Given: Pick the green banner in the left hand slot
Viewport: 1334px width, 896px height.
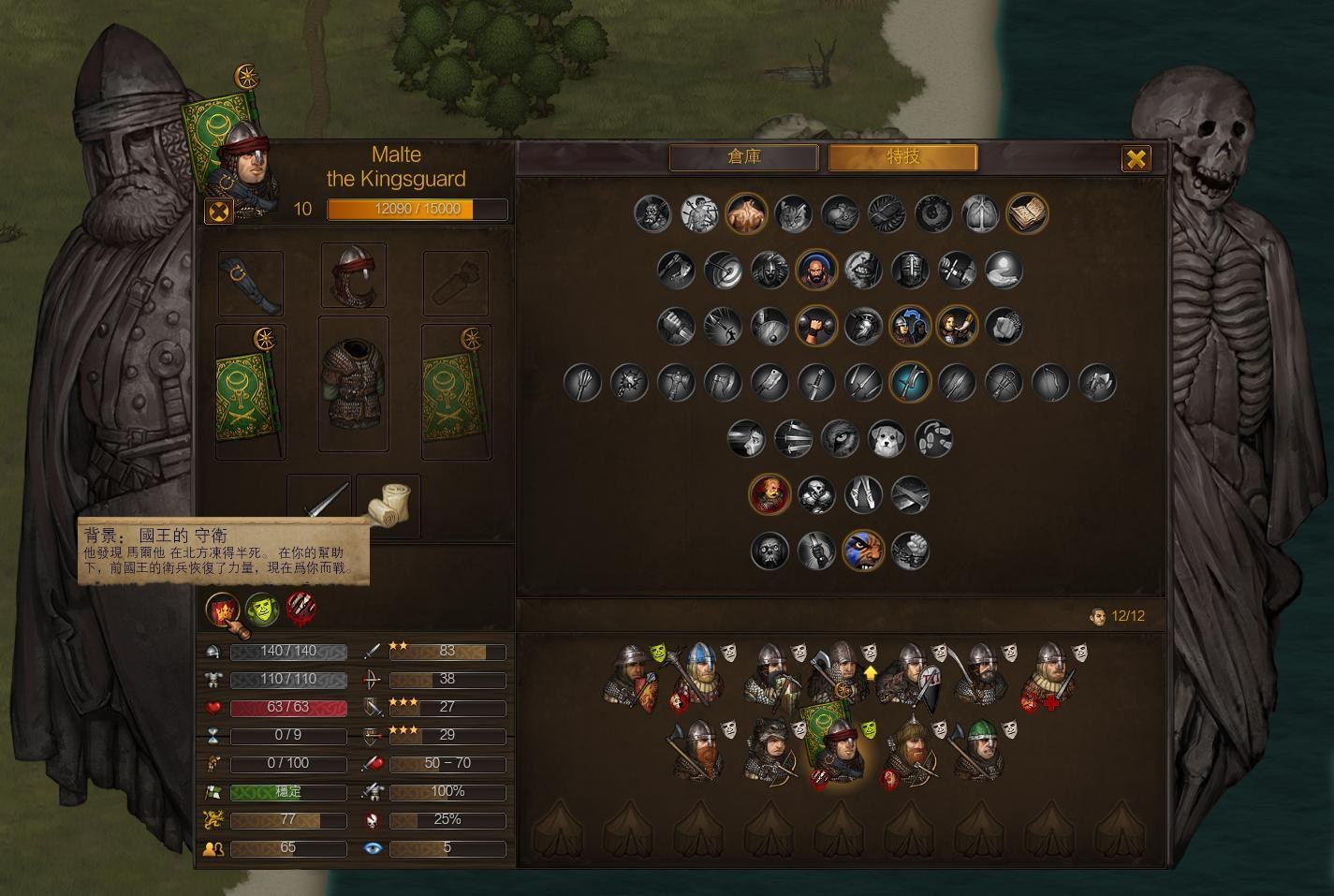Looking at the screenshot, I should tap(250, 393).
